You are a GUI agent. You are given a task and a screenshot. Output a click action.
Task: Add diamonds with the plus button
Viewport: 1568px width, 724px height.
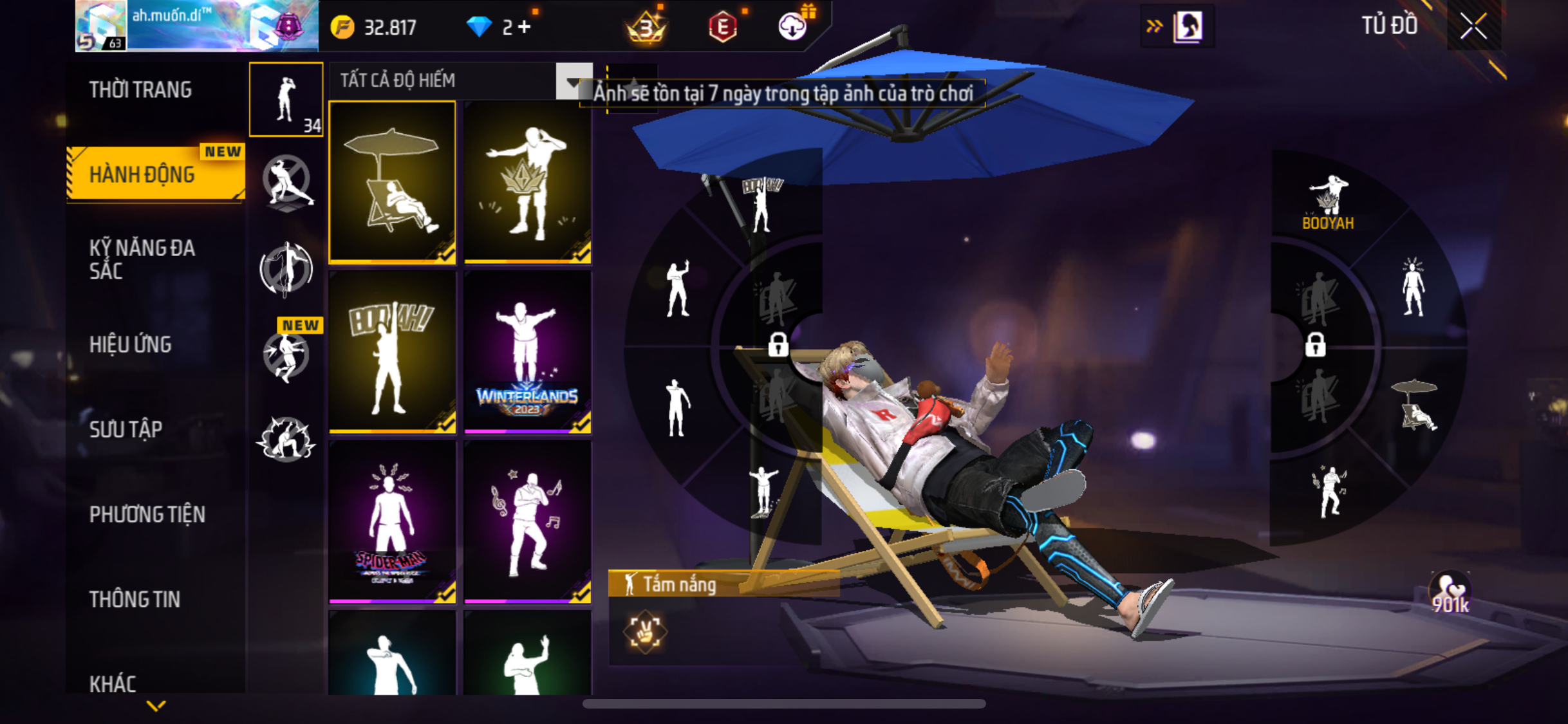point(525,27)
